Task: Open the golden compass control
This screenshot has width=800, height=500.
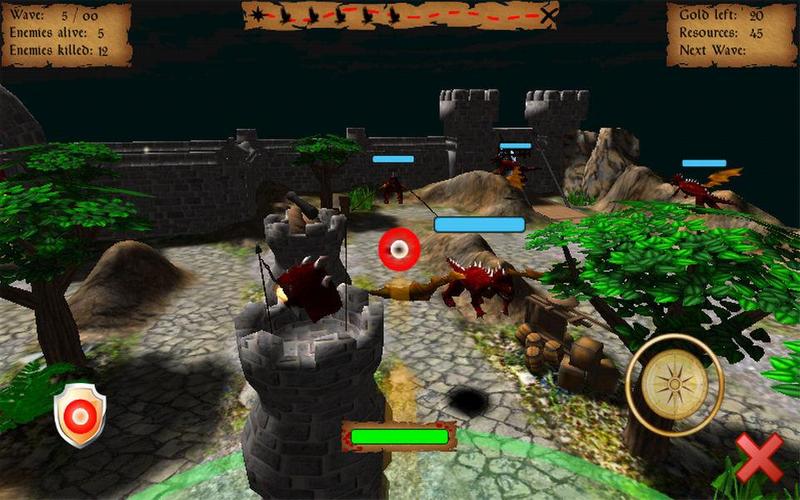Action: (674, 385)
